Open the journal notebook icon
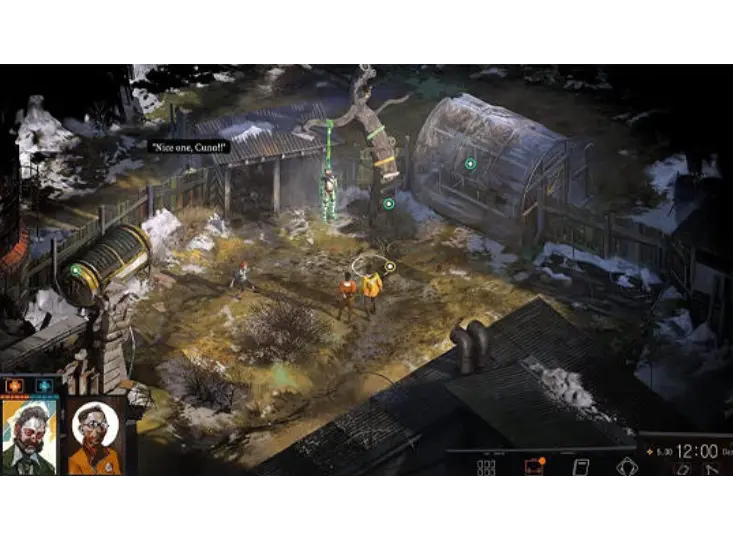This screenshot has width=733, height=541. (x=580, y=467)
